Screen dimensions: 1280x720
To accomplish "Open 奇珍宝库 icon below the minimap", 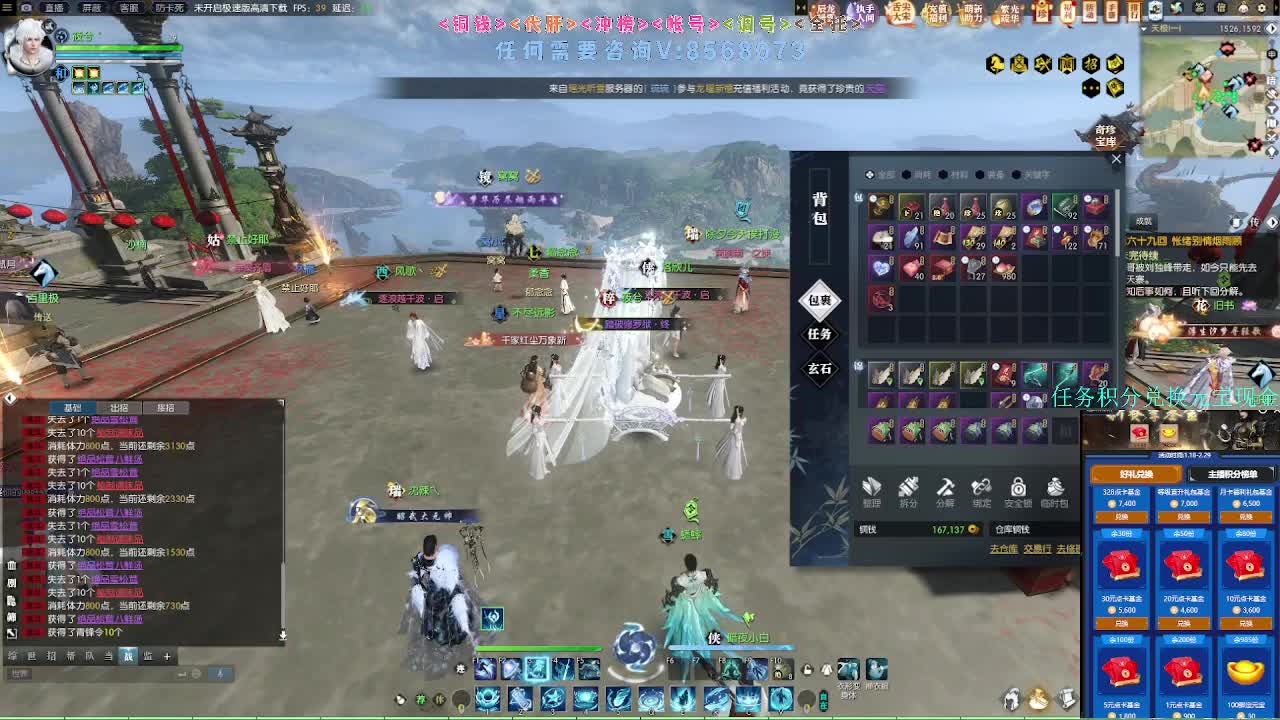I will coord(1106,135).
